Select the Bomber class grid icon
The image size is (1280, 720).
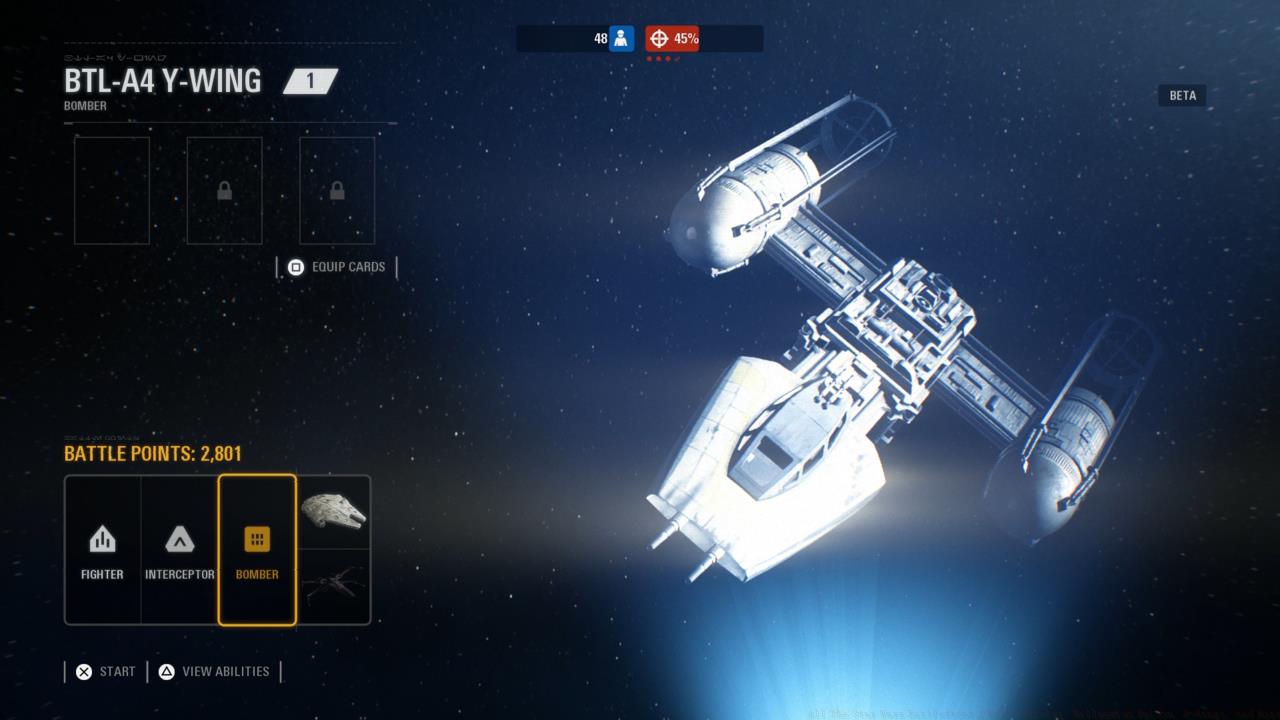pos(257,538)
